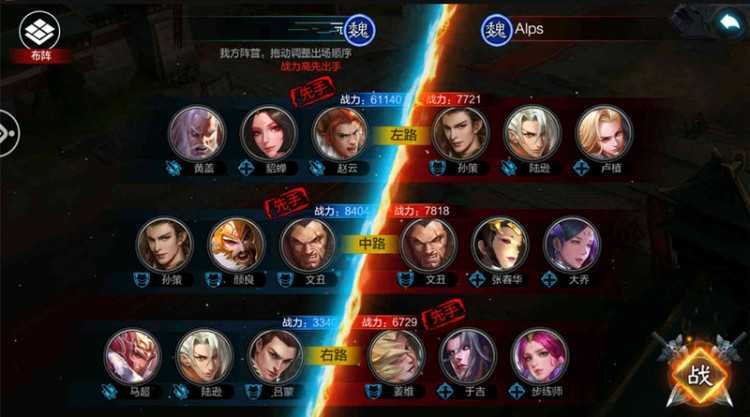Select hero 颜良 portrait

[x=236, y=245]
